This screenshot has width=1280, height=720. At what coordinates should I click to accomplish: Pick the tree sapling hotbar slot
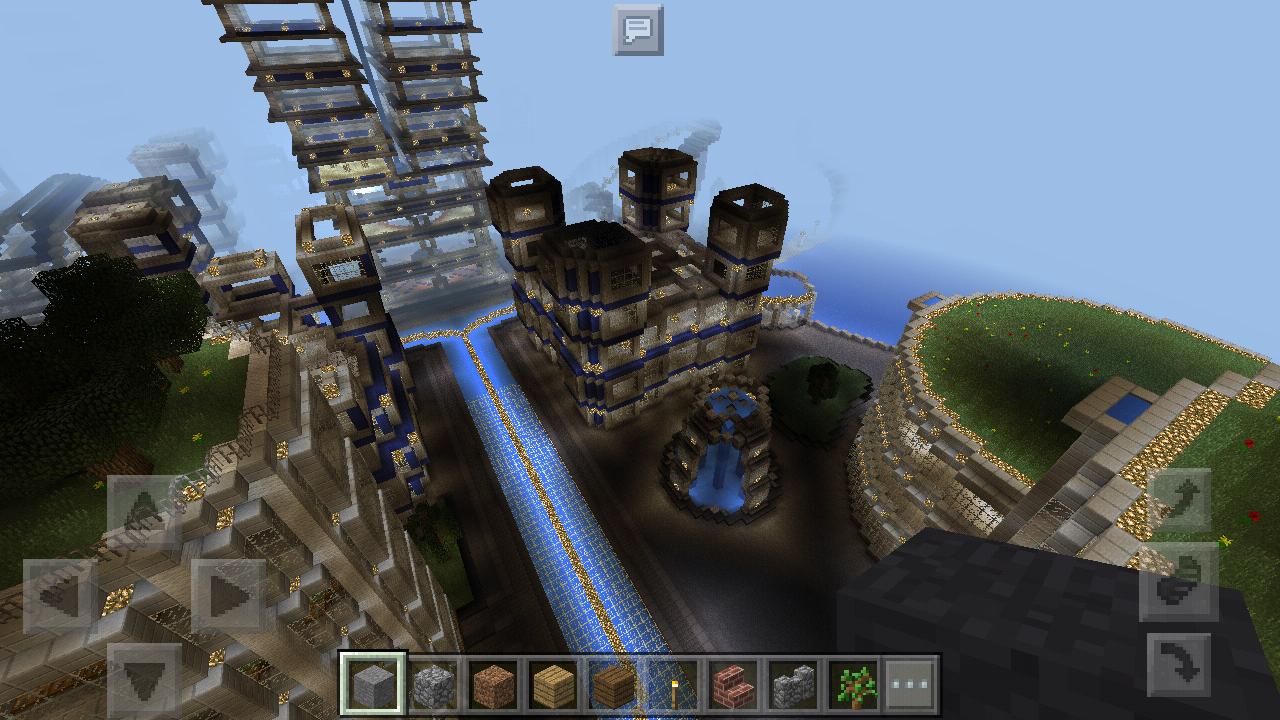(x=853, y=685)
